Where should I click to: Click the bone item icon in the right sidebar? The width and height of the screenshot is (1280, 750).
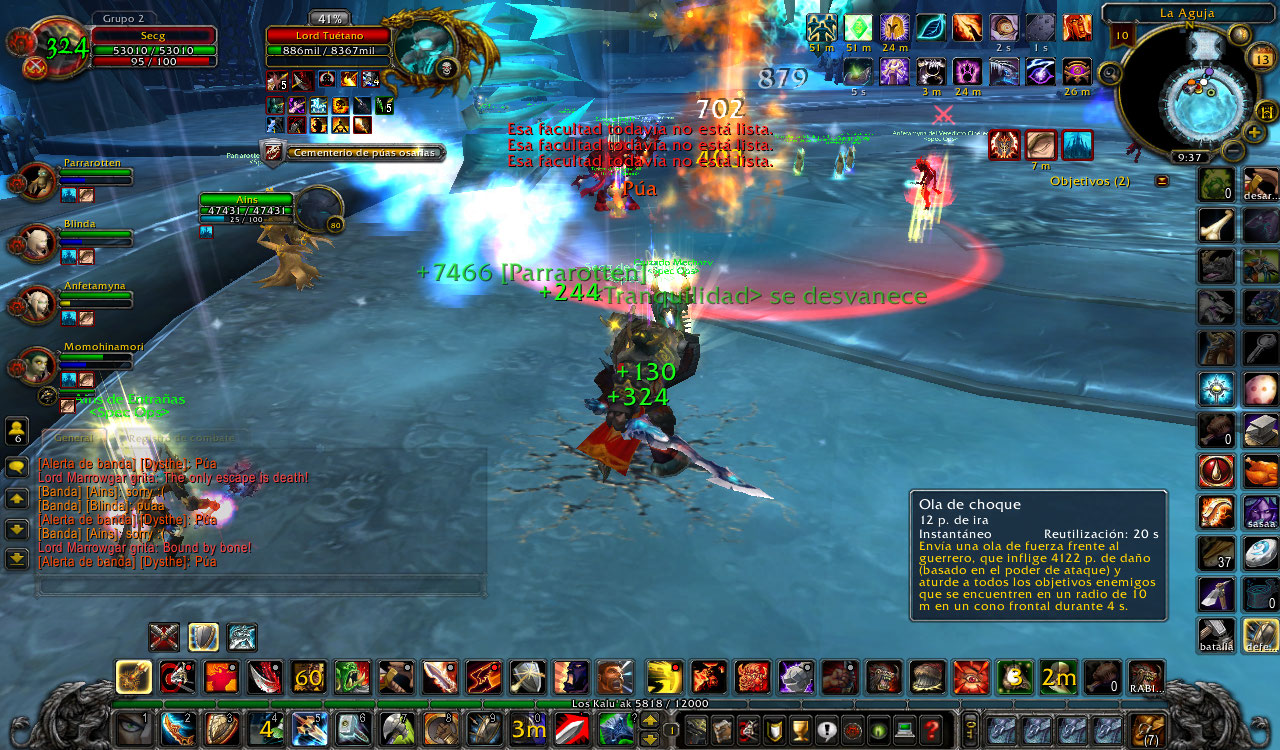coord(1216,227)
